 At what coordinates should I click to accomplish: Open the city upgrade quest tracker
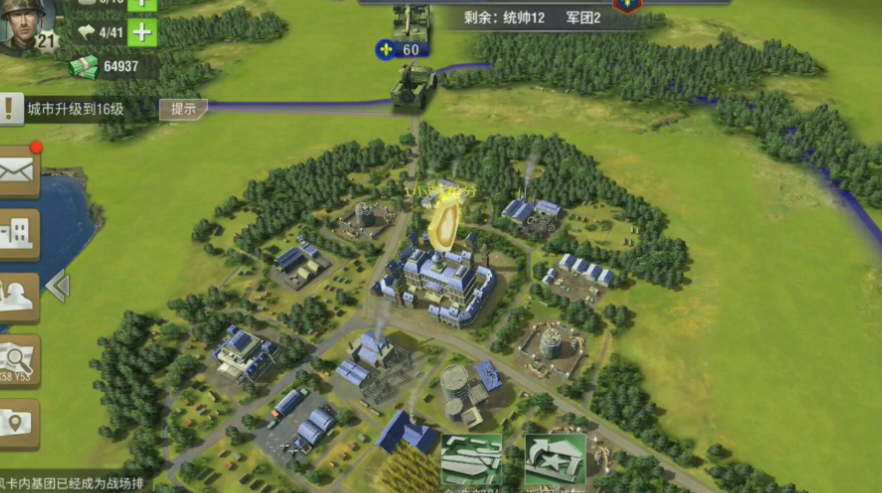click(x=75, y=109)
